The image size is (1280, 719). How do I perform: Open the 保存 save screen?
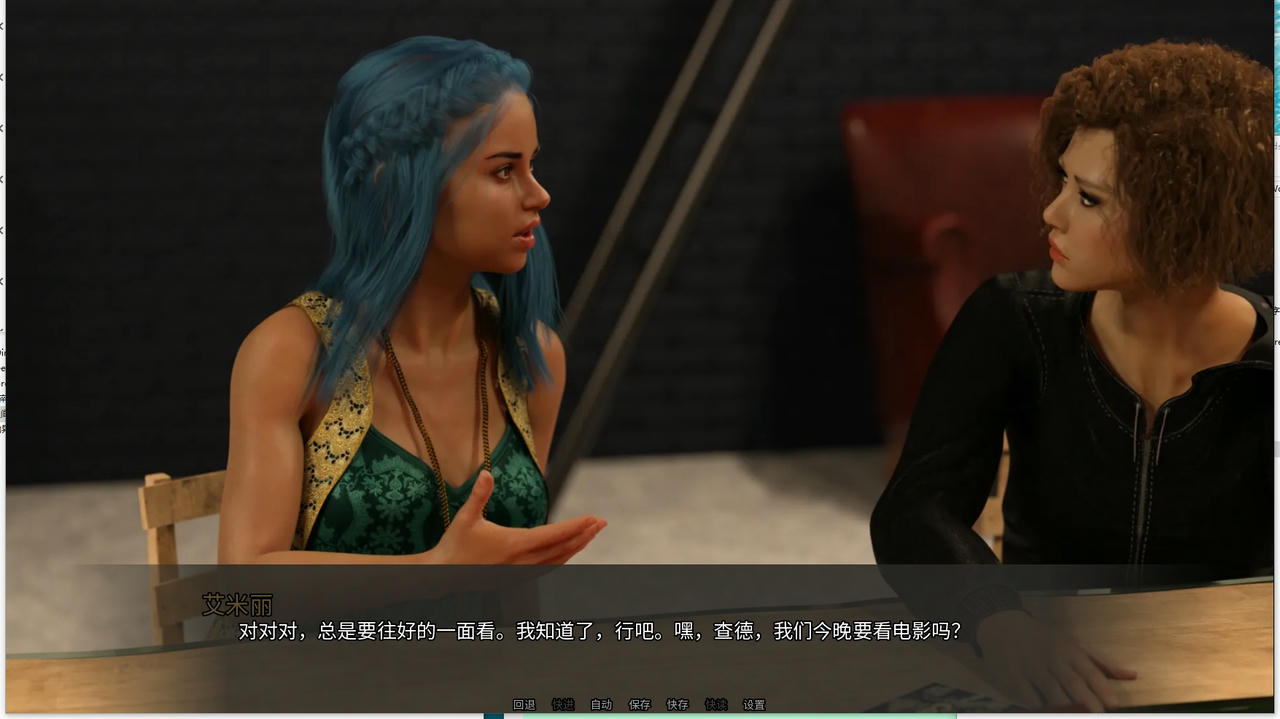tap(639, 705)
